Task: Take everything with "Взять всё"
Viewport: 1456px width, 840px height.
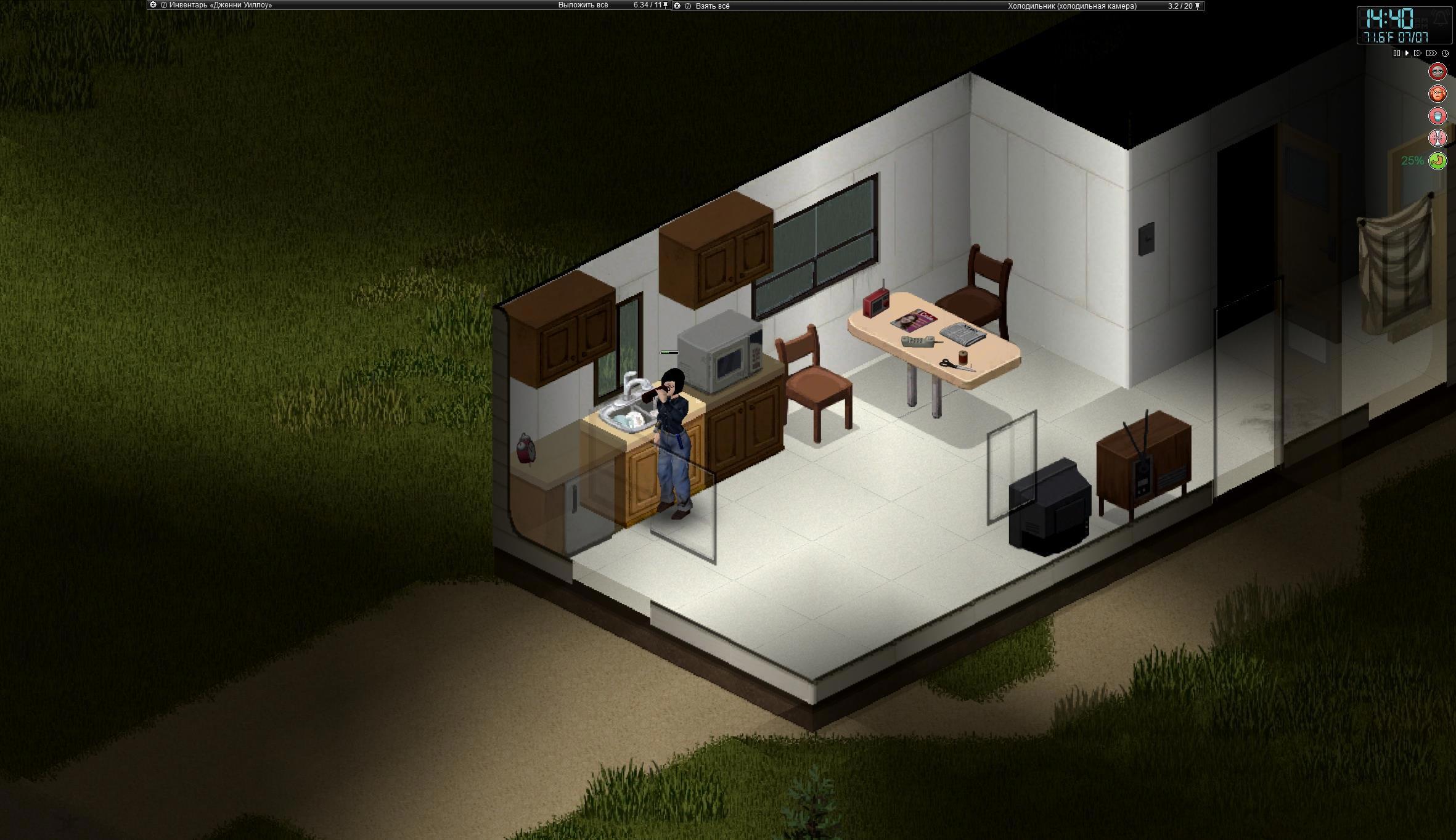Action: (x=712, y=6)
